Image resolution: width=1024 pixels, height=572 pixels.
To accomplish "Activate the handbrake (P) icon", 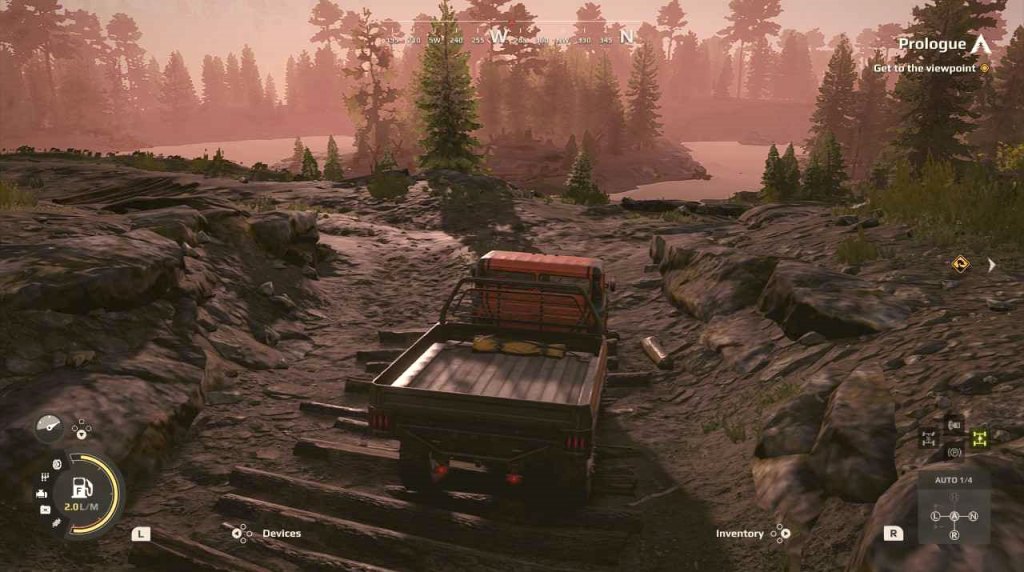I will tap(954, 452).
